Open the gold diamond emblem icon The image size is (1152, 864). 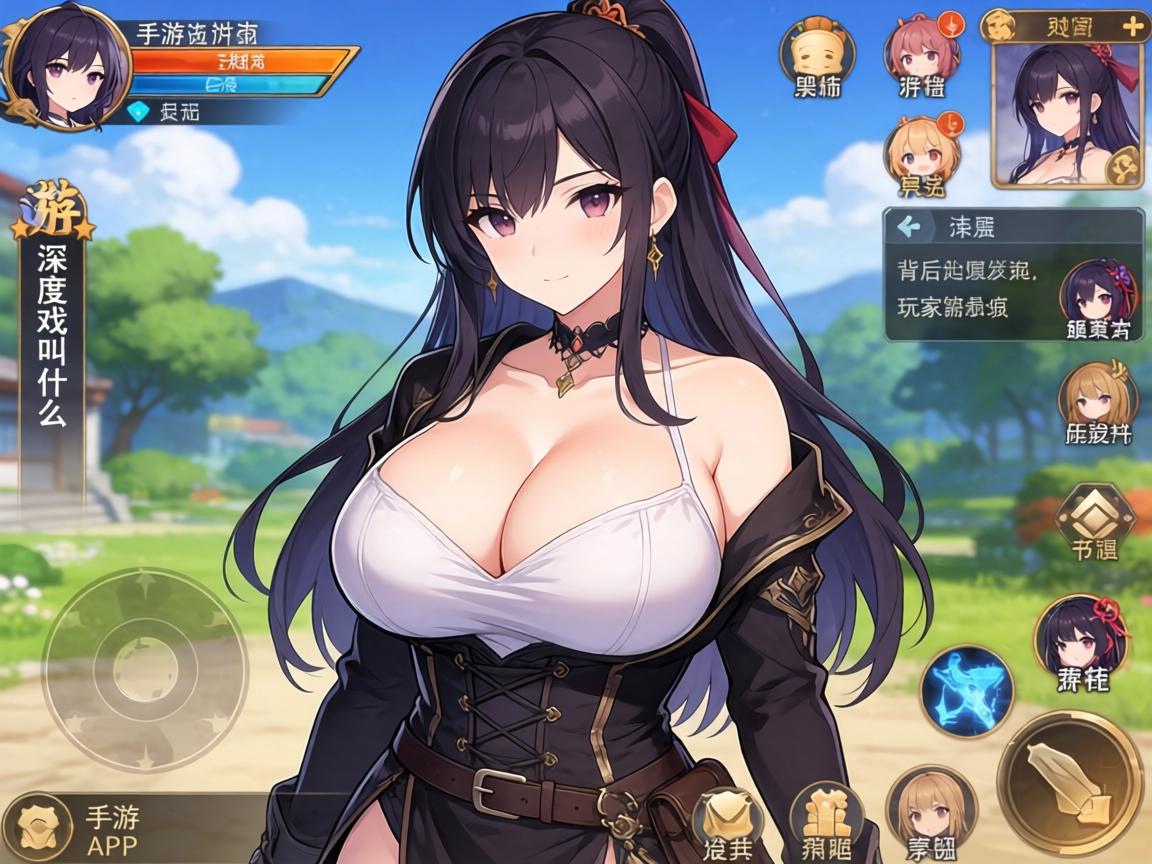click(1094, 518)
